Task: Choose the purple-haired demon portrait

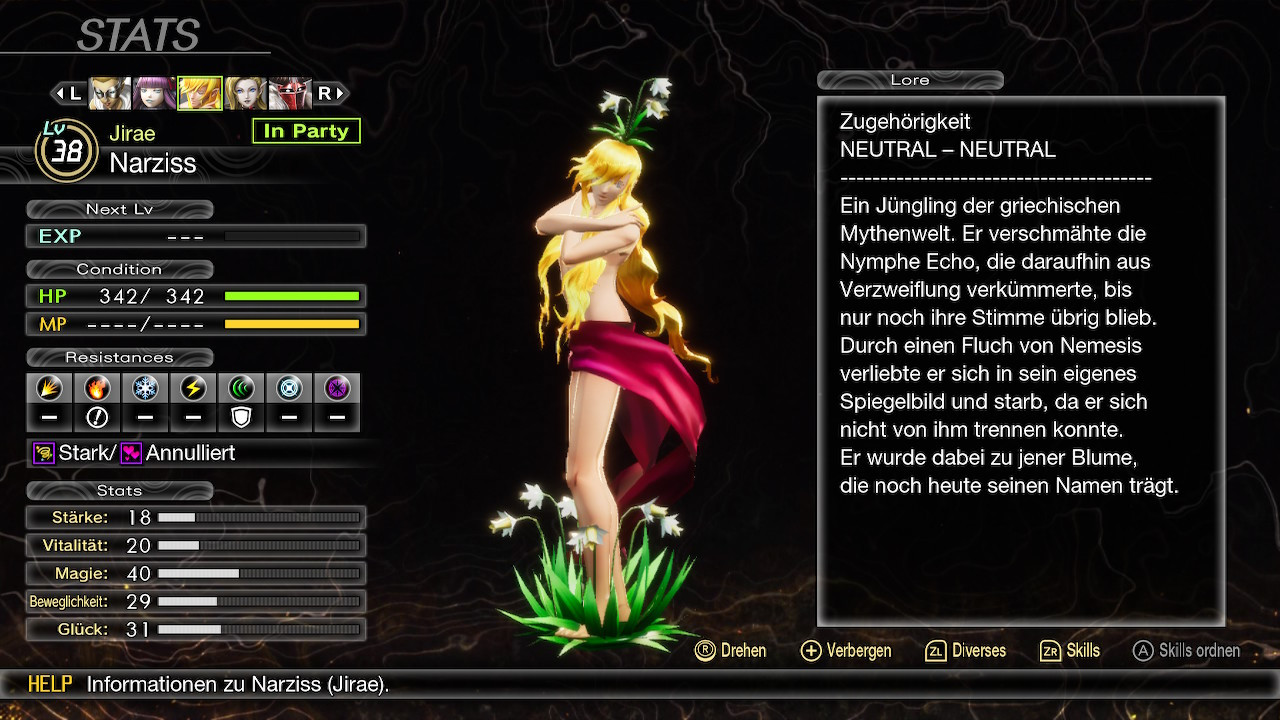Action: [x=154, y=93]
